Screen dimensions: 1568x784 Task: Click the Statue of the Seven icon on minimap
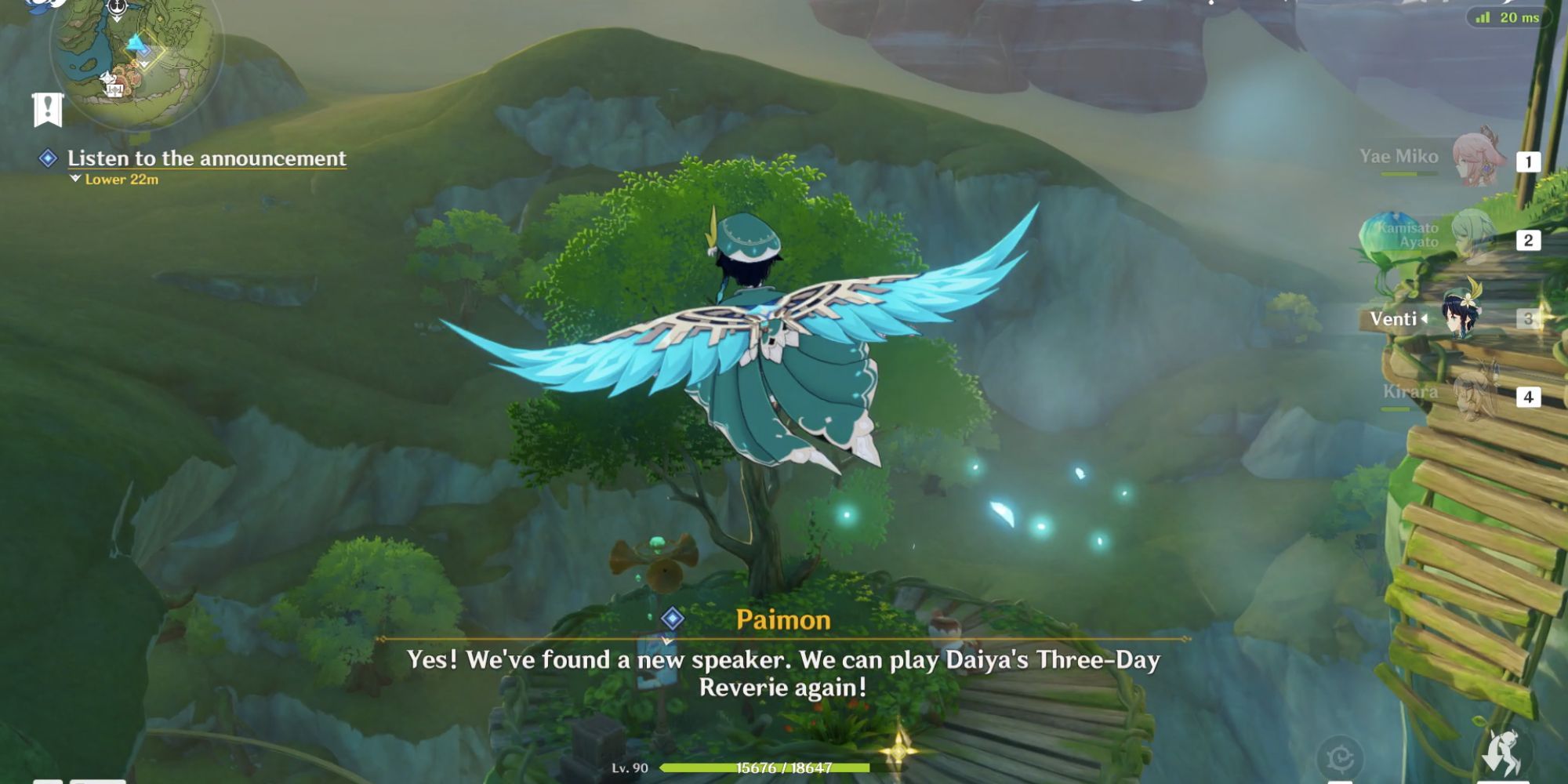click(108, 78)
